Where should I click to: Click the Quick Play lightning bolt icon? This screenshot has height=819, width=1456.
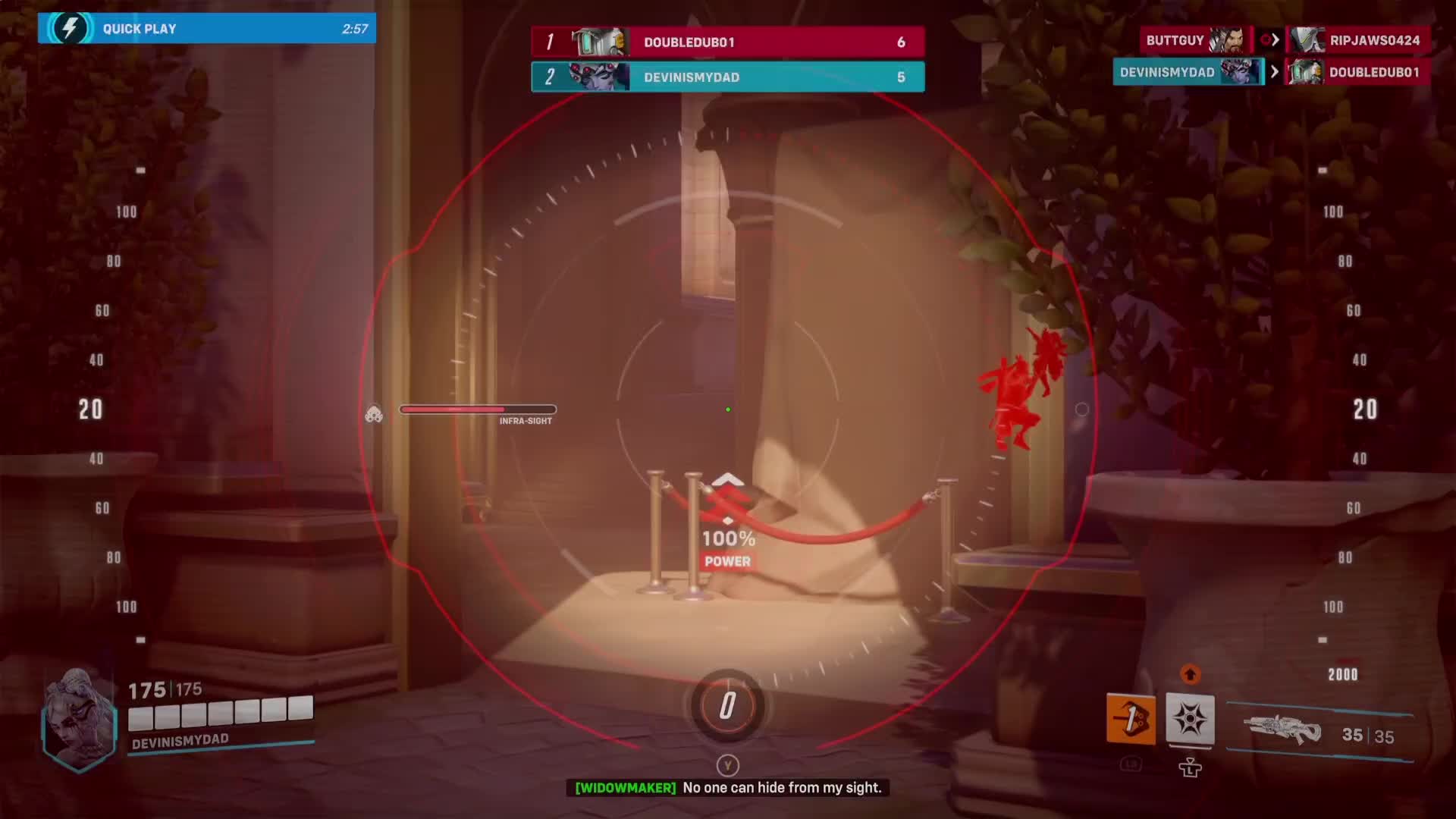(69, 28)
